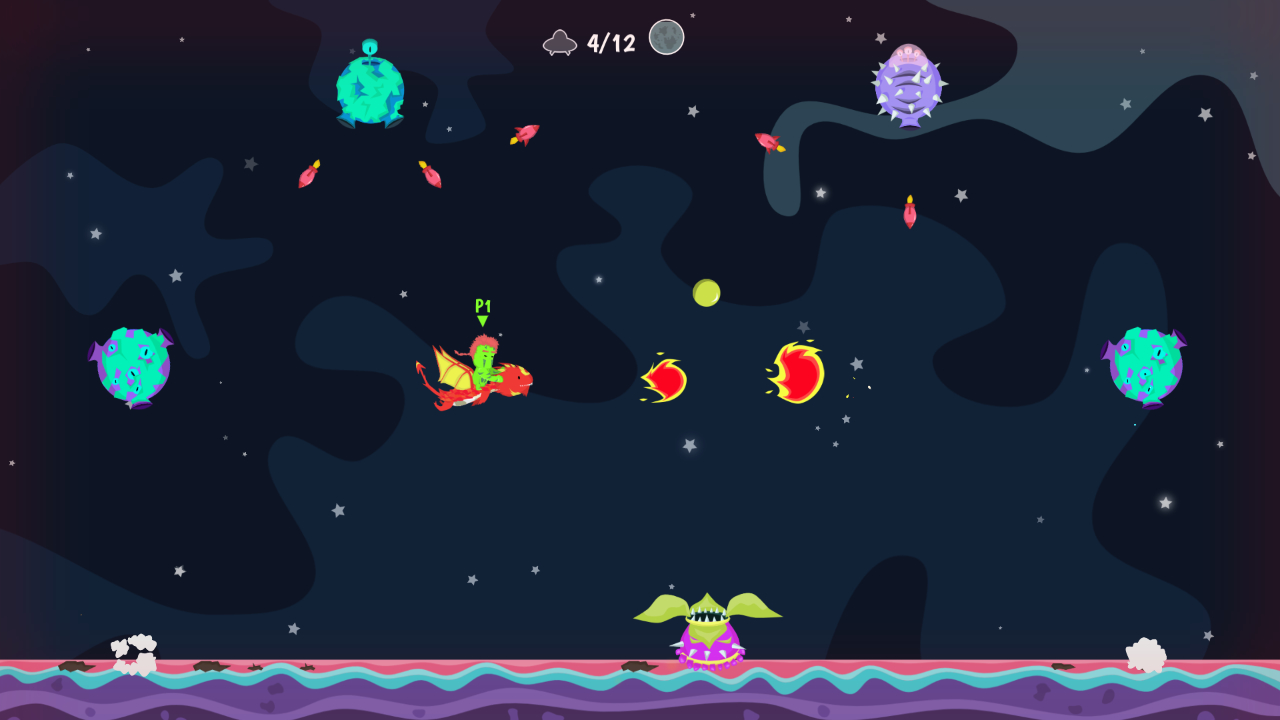Click the smaller fireball near the dragon

click(x=663, y=378)
